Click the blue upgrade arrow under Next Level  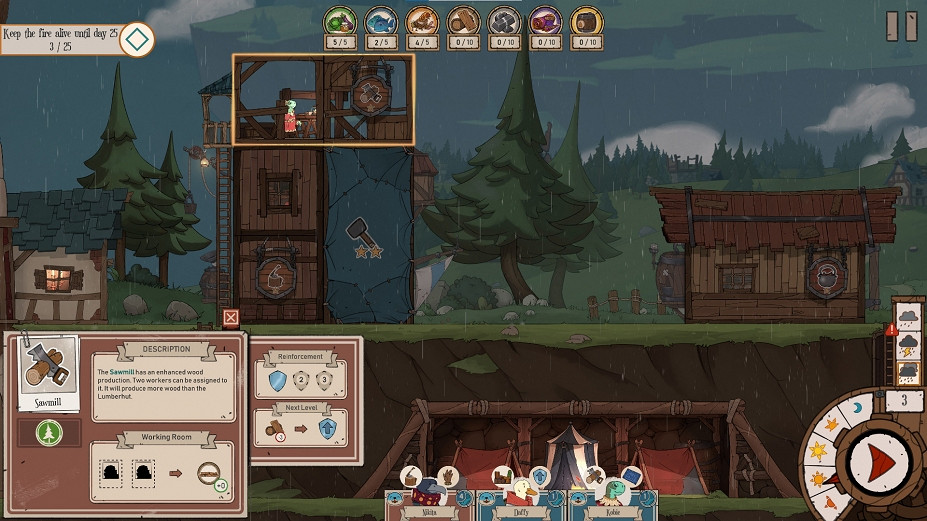(x=327, y=428)
